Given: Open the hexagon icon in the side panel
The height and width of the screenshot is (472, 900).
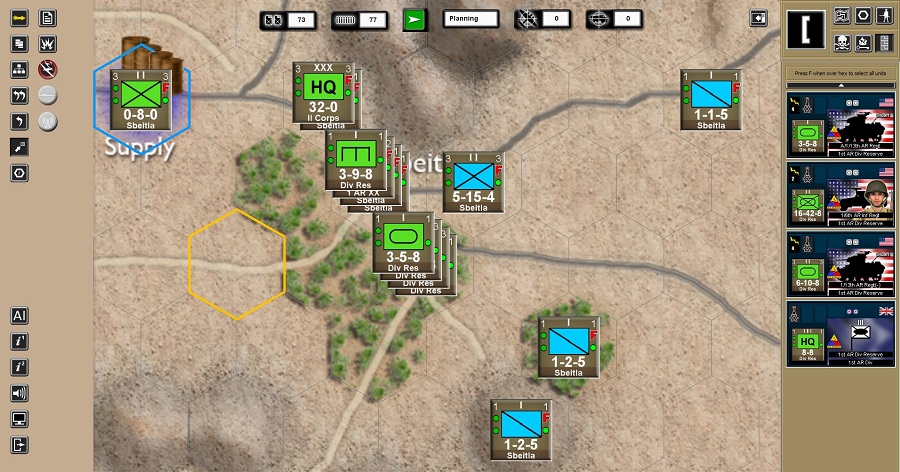Looking at the screenshot, I should click(863, 15).
